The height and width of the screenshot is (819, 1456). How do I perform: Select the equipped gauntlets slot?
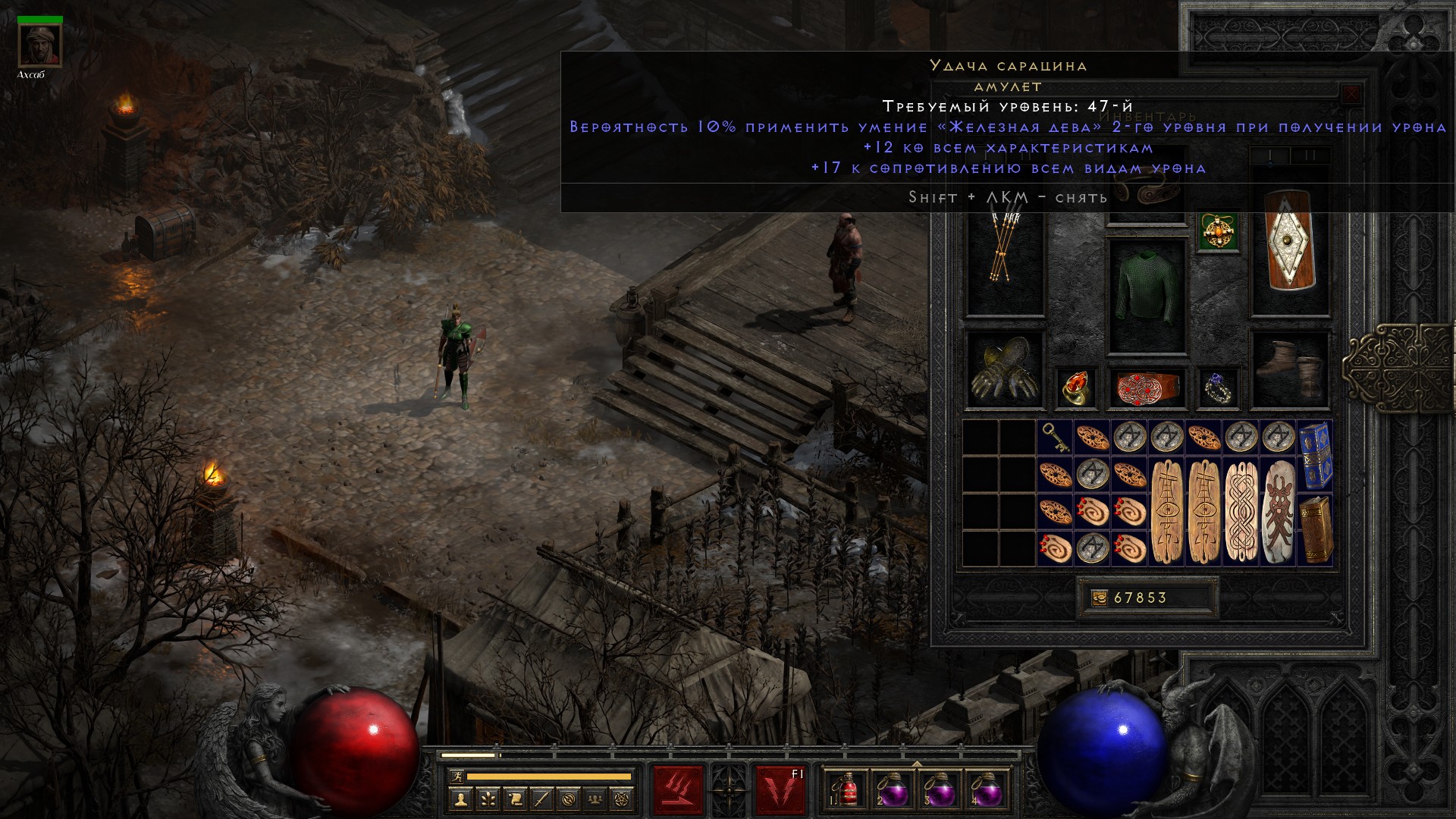1005,370
